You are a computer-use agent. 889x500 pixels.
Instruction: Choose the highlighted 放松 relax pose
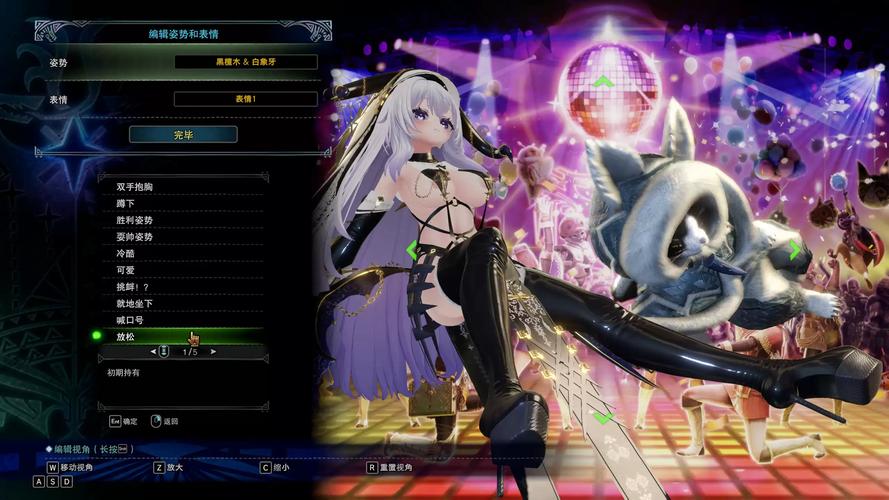pos(126,337)
